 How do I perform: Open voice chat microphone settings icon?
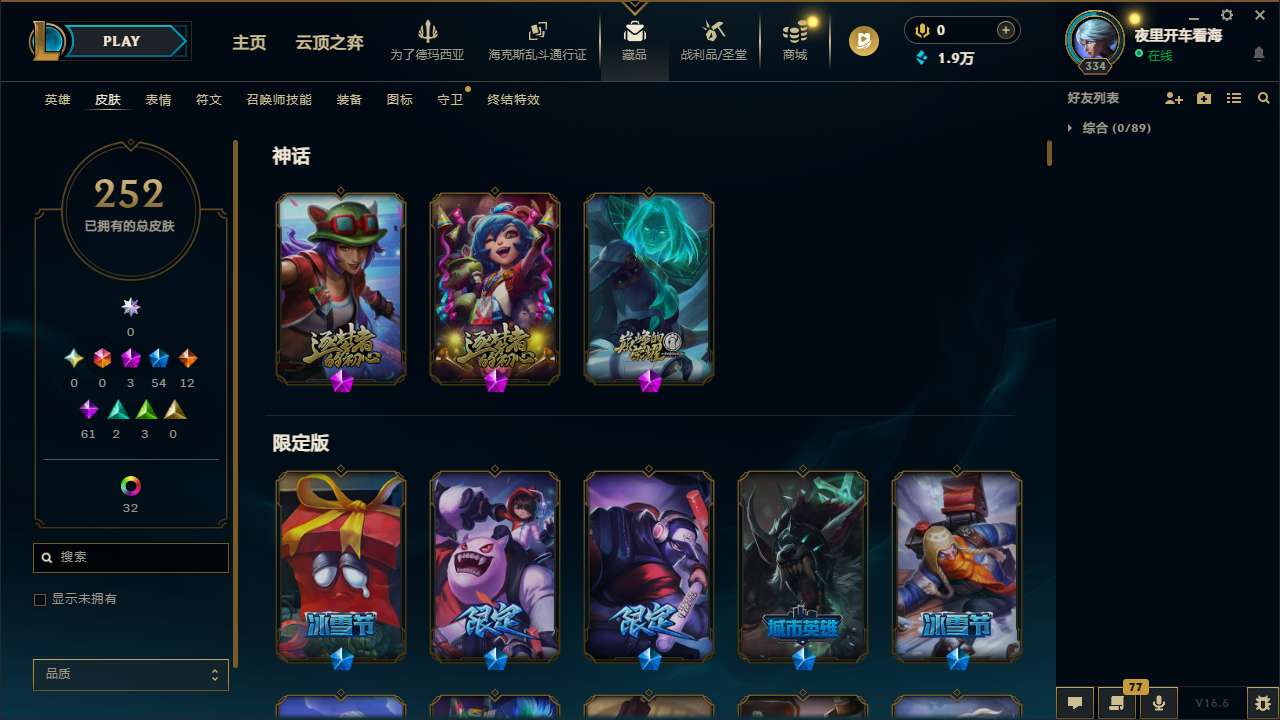point(1158,703)
